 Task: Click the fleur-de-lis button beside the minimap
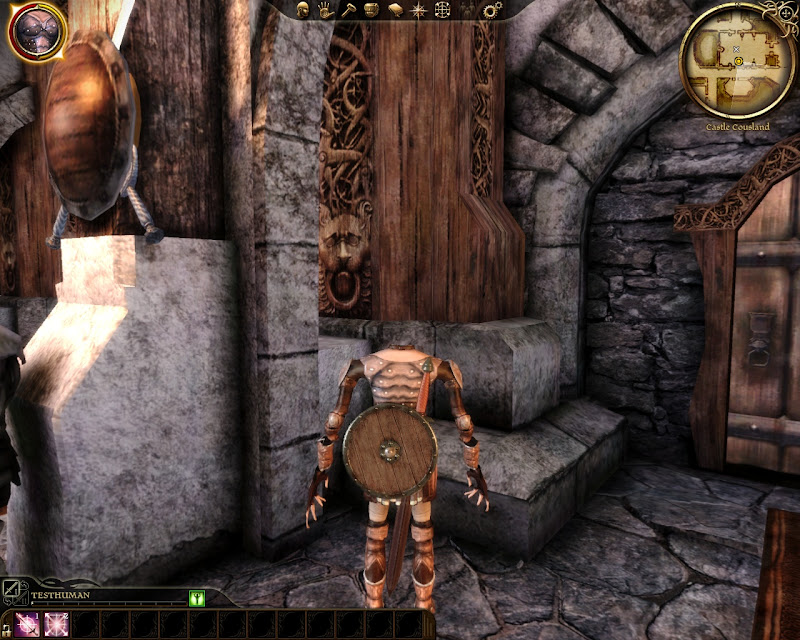(x=779, y=12)
